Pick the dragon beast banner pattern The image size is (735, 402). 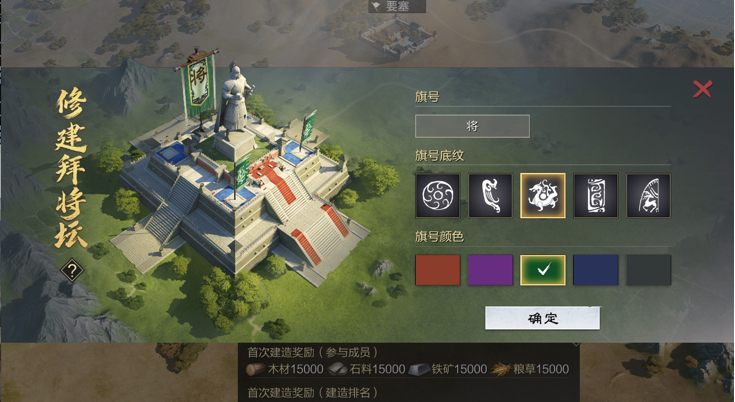(543, 195)
